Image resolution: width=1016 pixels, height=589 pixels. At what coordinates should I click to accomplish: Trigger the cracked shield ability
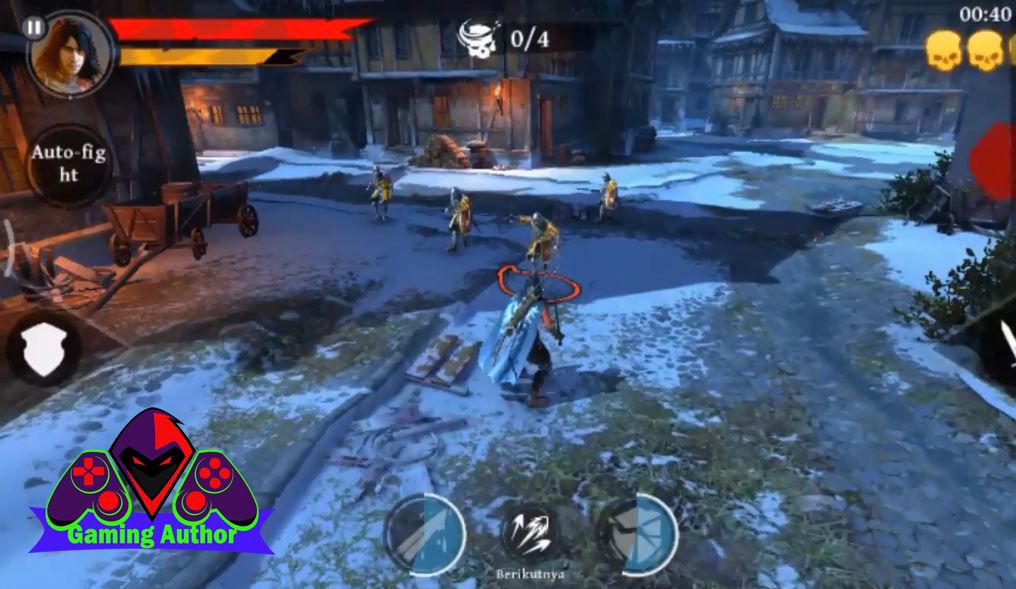click(x=638, y=533)
